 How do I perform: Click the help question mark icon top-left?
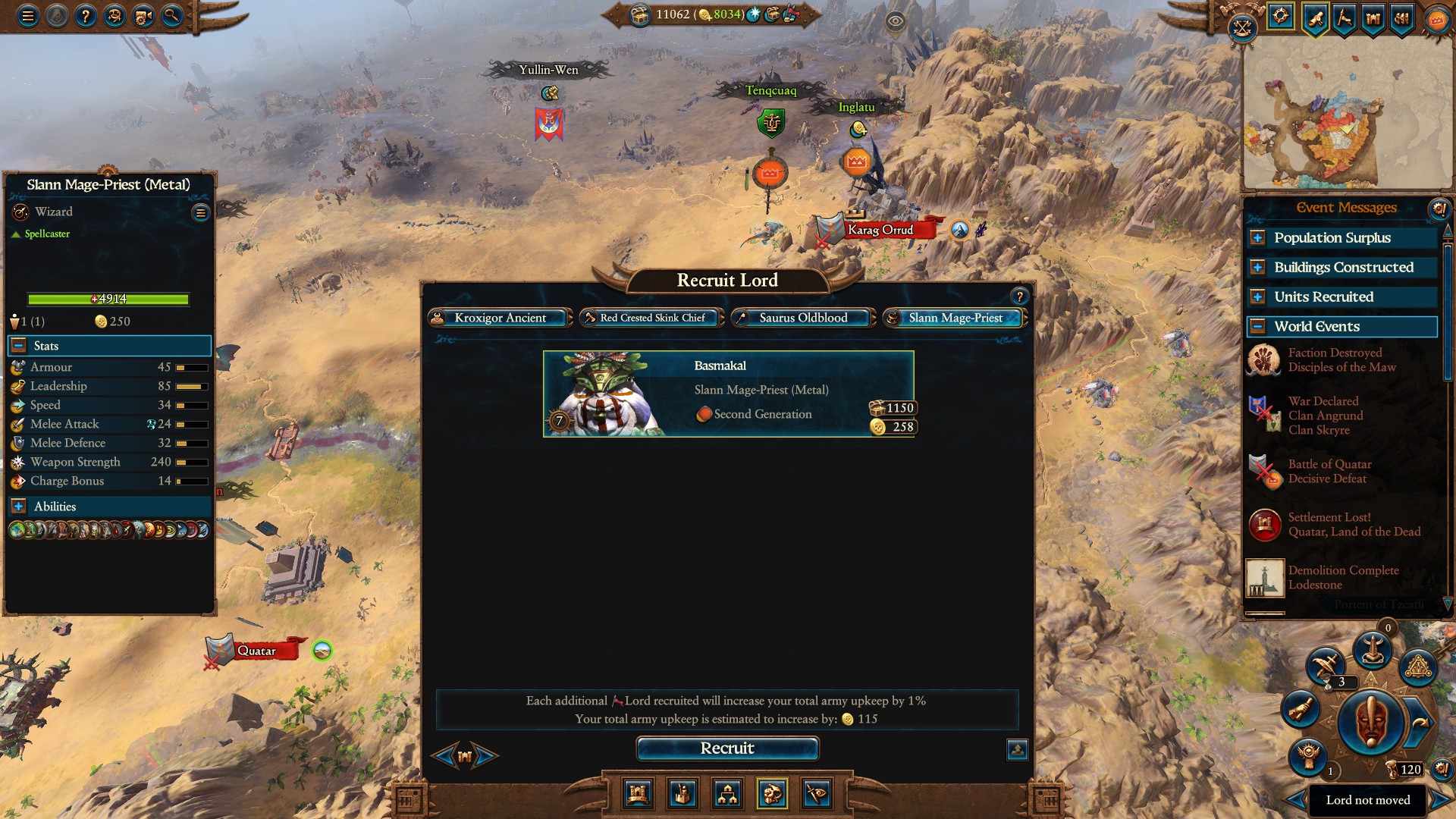pyautogui.click(x=84, y=15)
